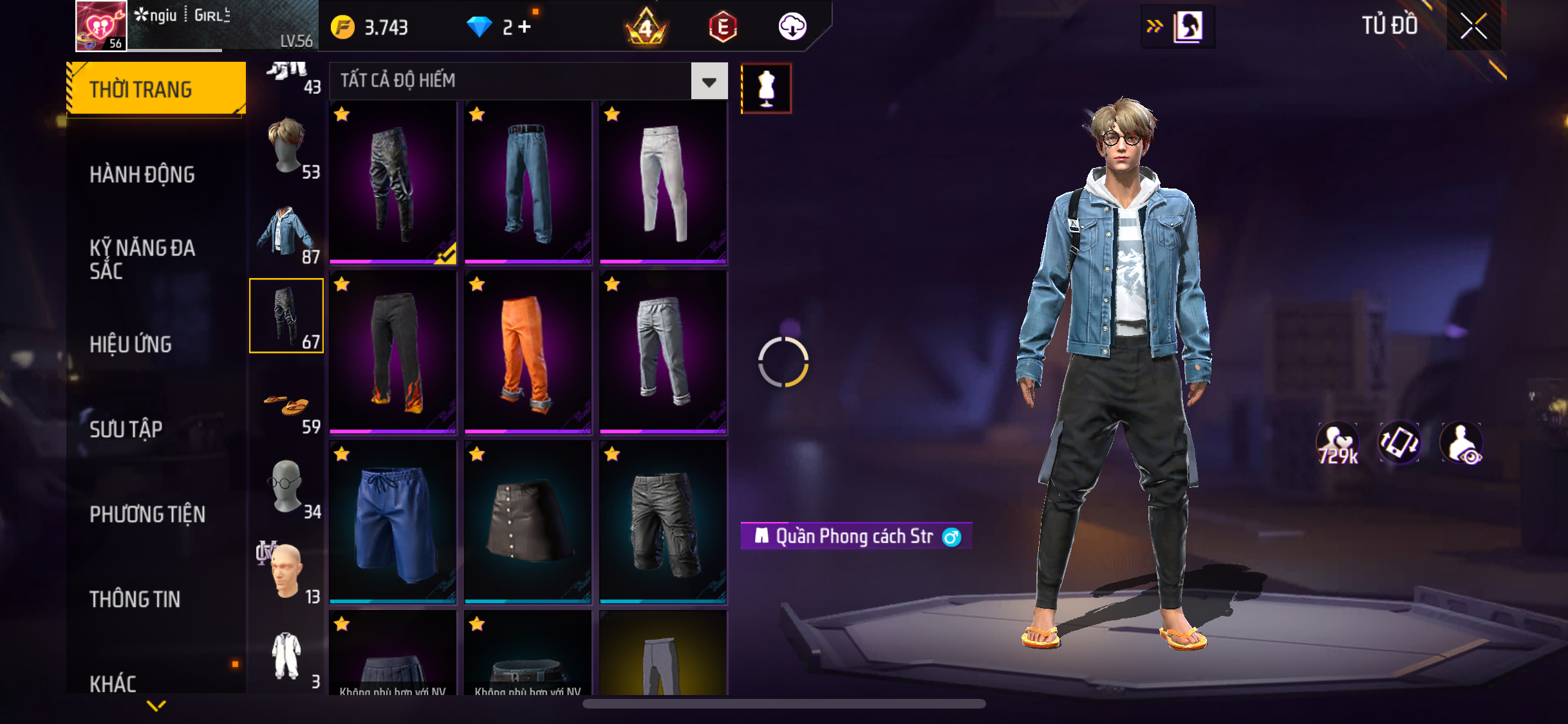The image size is (1568, 724).
Task: Equip the white pants item
Action: point(663,182)
